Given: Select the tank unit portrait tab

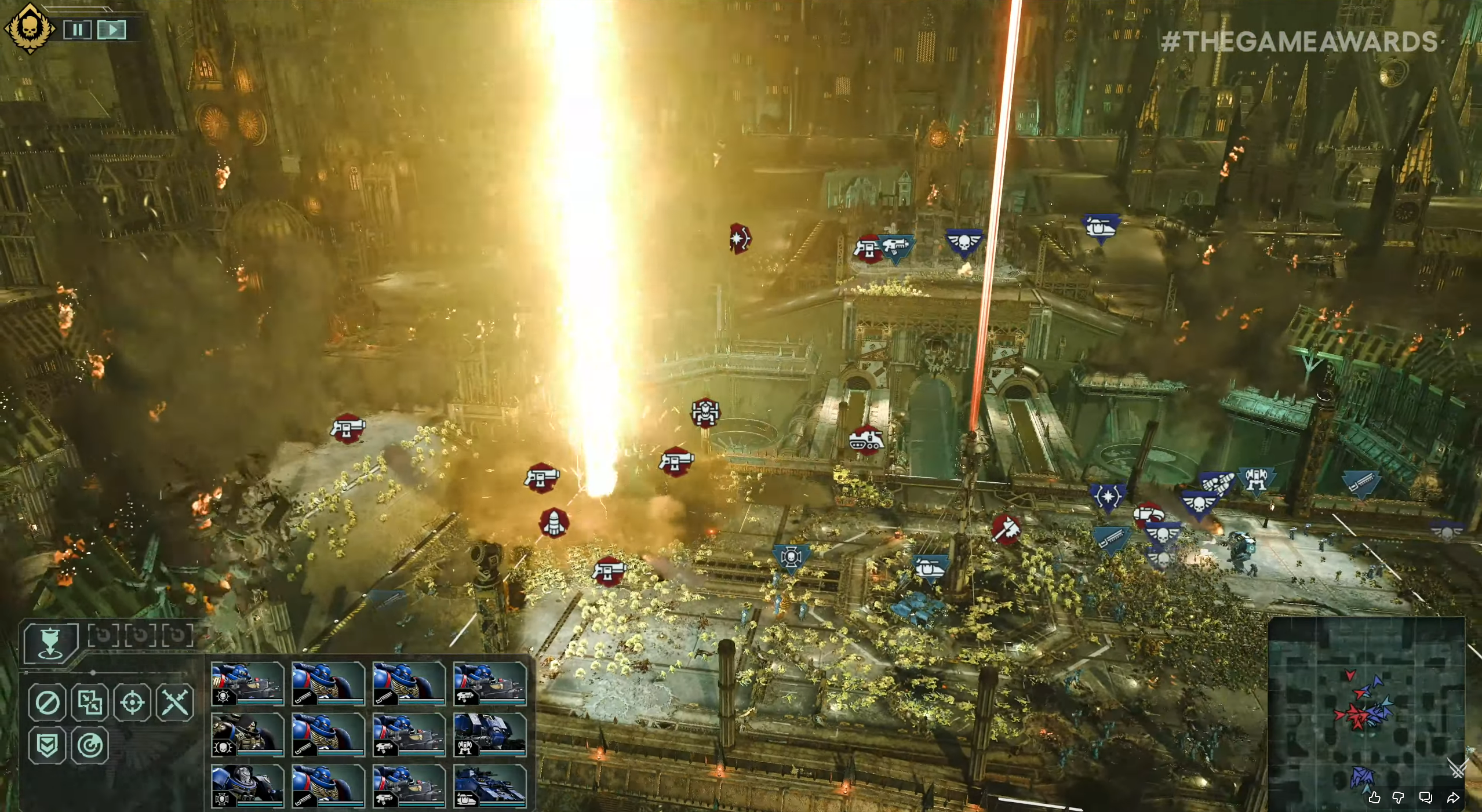Looking at the screenshot, I should 490,785.
